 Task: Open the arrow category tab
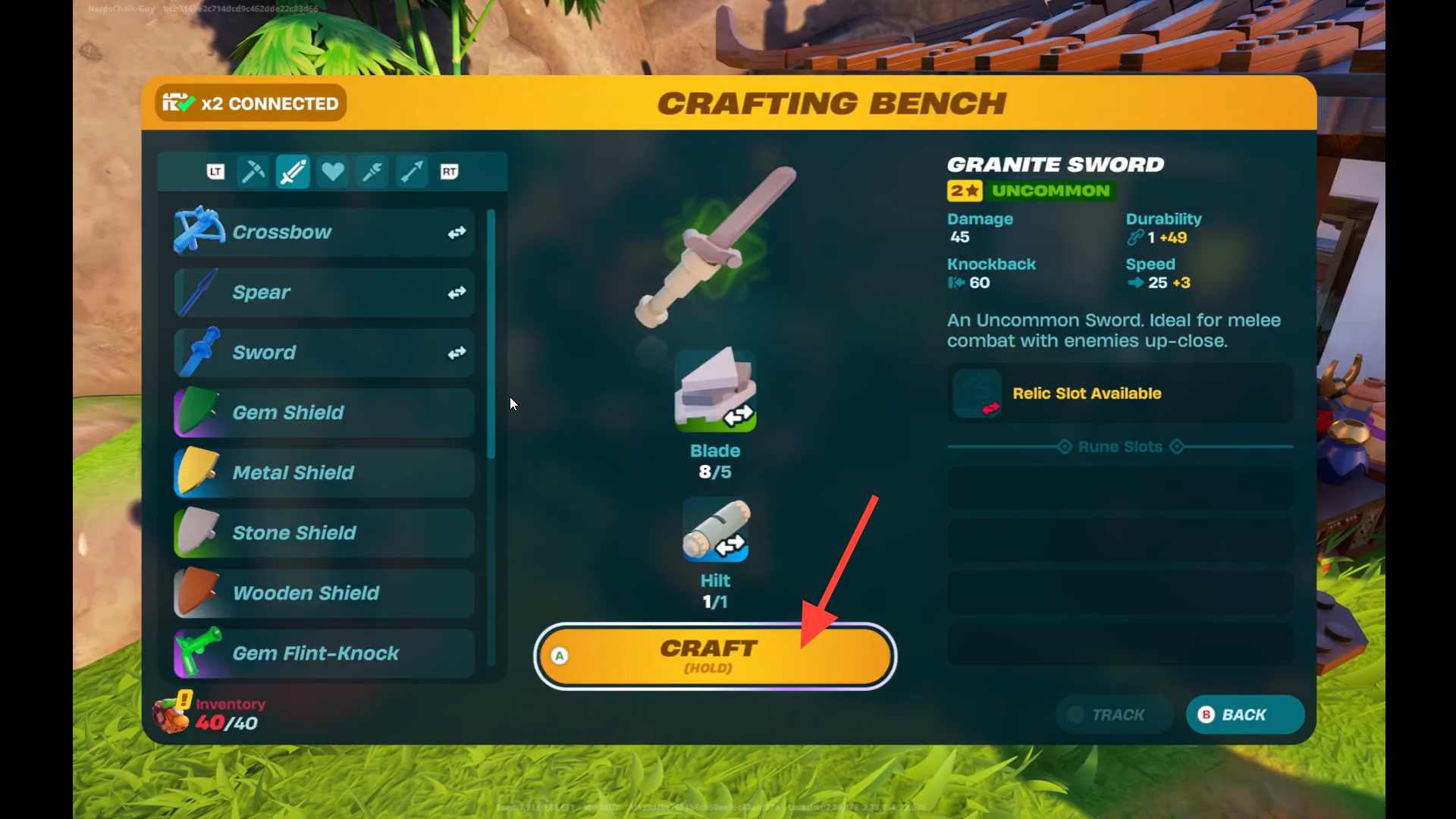pyautogui.click(x=411, y=172)
